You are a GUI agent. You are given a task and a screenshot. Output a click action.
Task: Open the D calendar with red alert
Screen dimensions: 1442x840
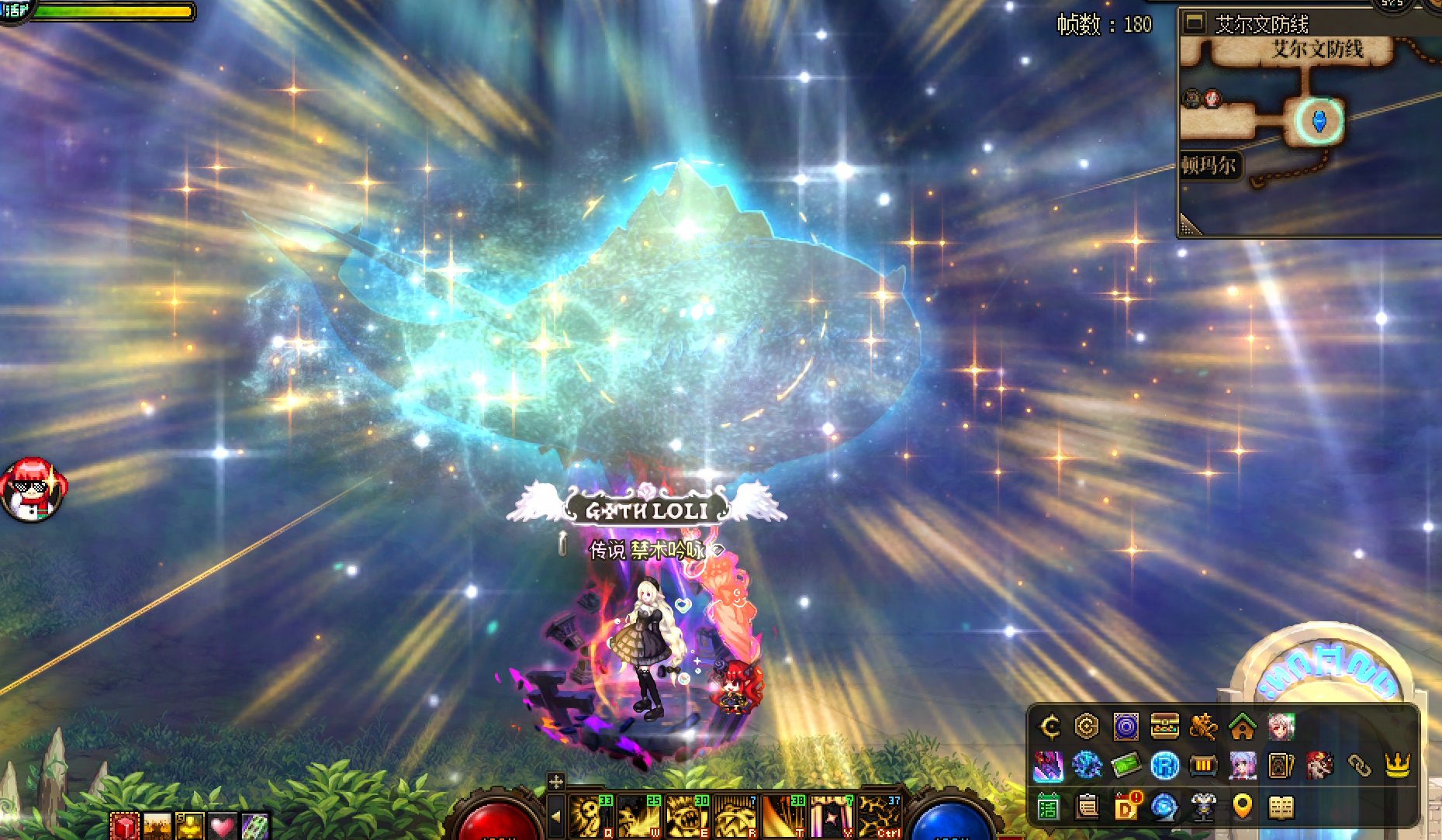1126,807
